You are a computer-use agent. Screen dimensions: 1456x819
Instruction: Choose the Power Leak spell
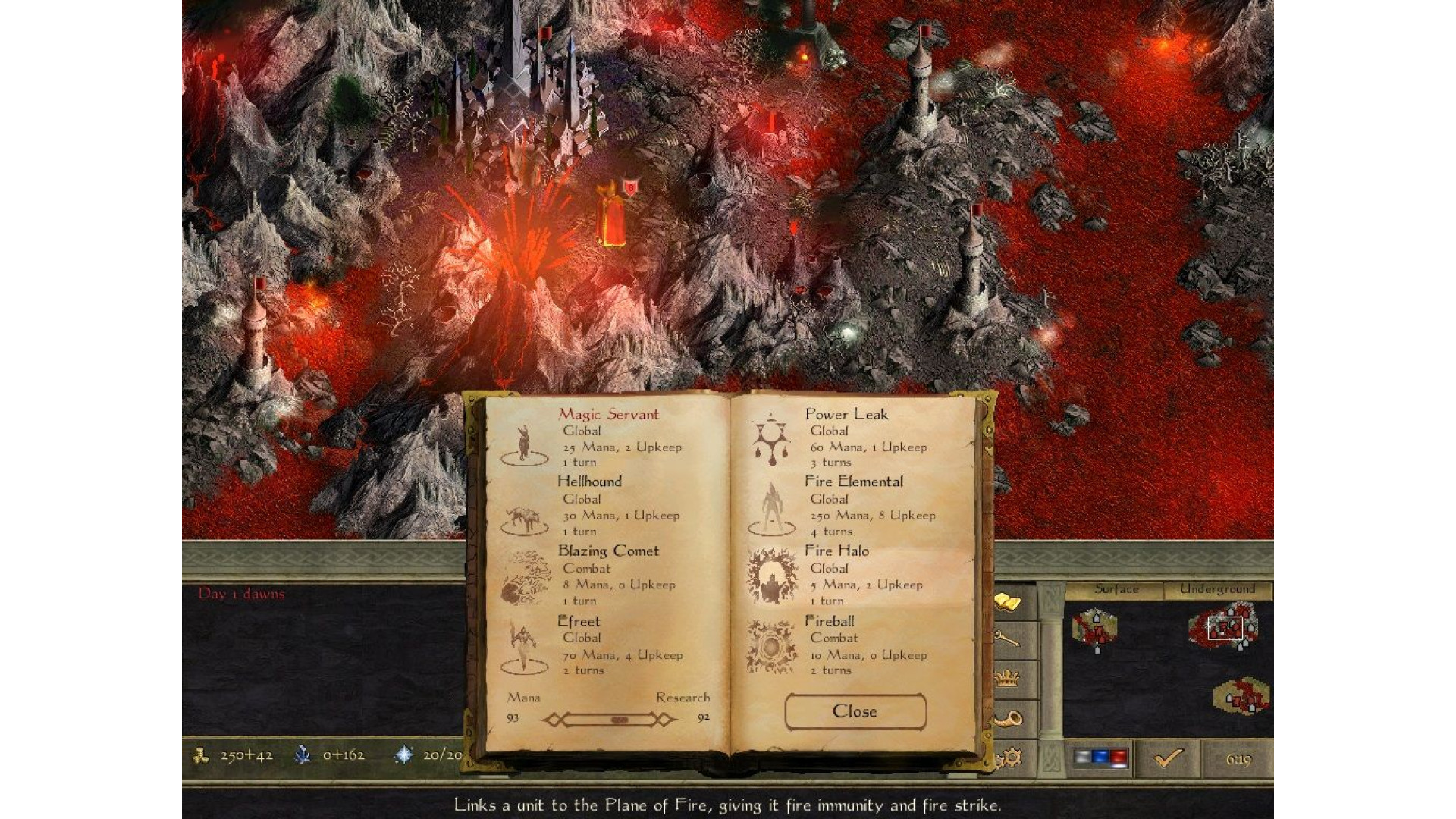[x=846, y=414]
